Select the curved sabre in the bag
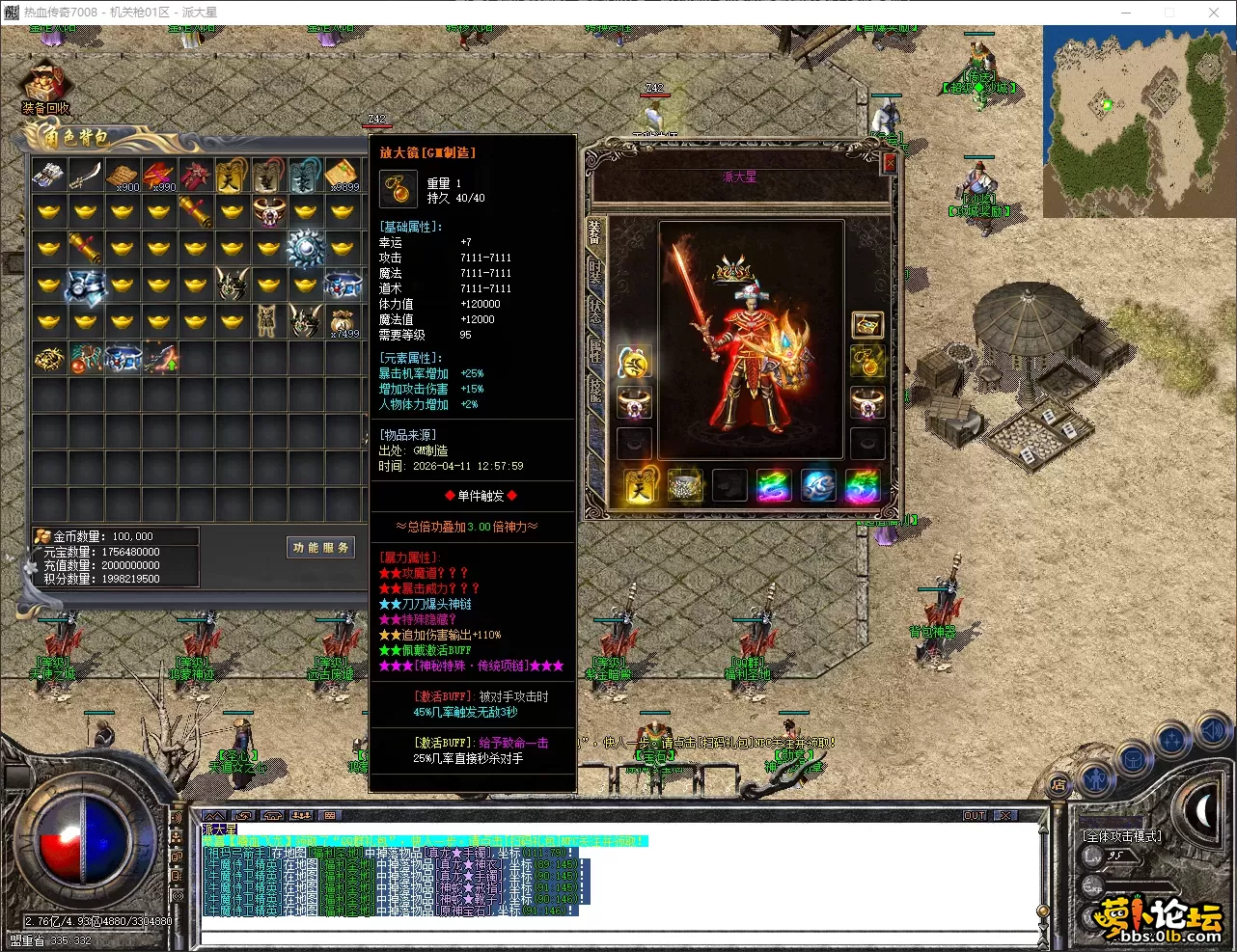1237x952 pixels. point(85,175)
